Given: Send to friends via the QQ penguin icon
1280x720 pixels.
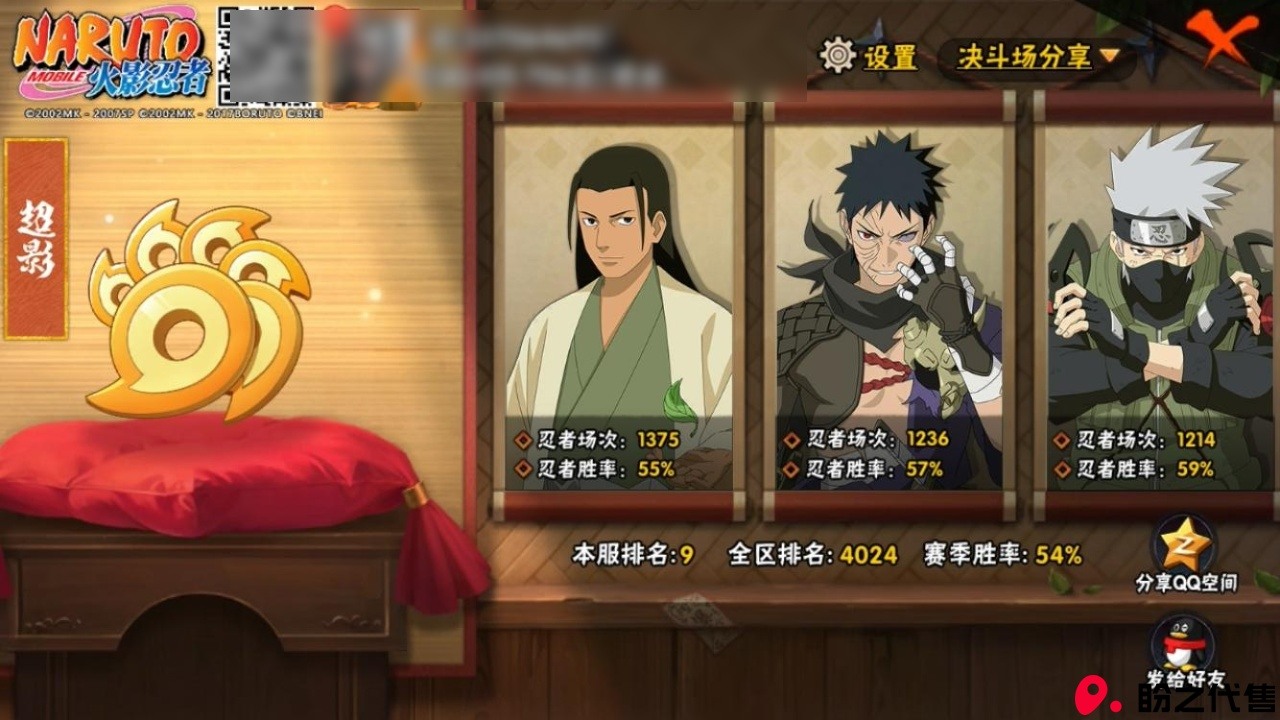Looking at the screenshot, I should click(1185, 646).
